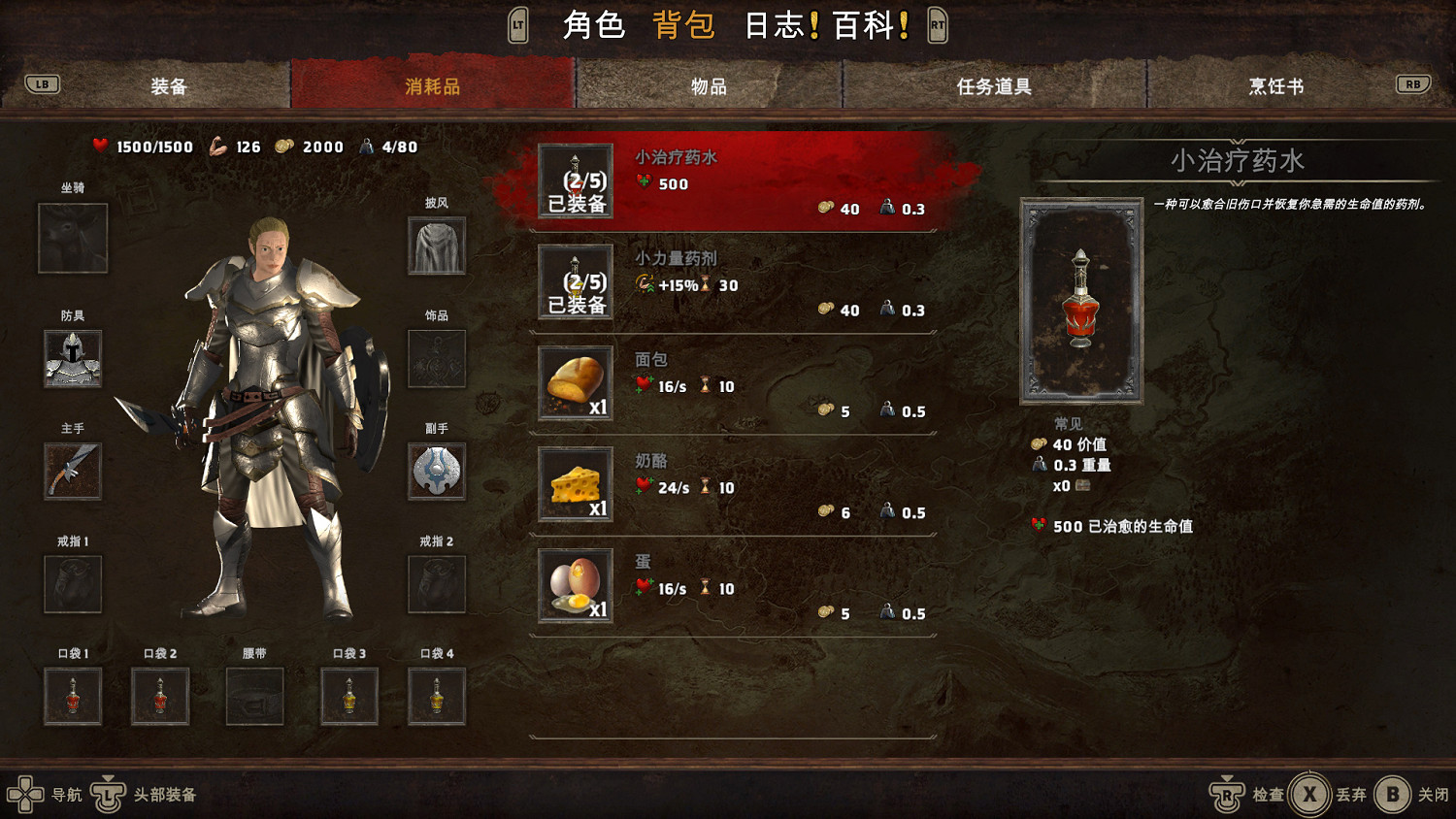1456x819 pixels.
Task: Click the belt (腰带) slot
Action: pyautogui.click(x=255, y=696)
